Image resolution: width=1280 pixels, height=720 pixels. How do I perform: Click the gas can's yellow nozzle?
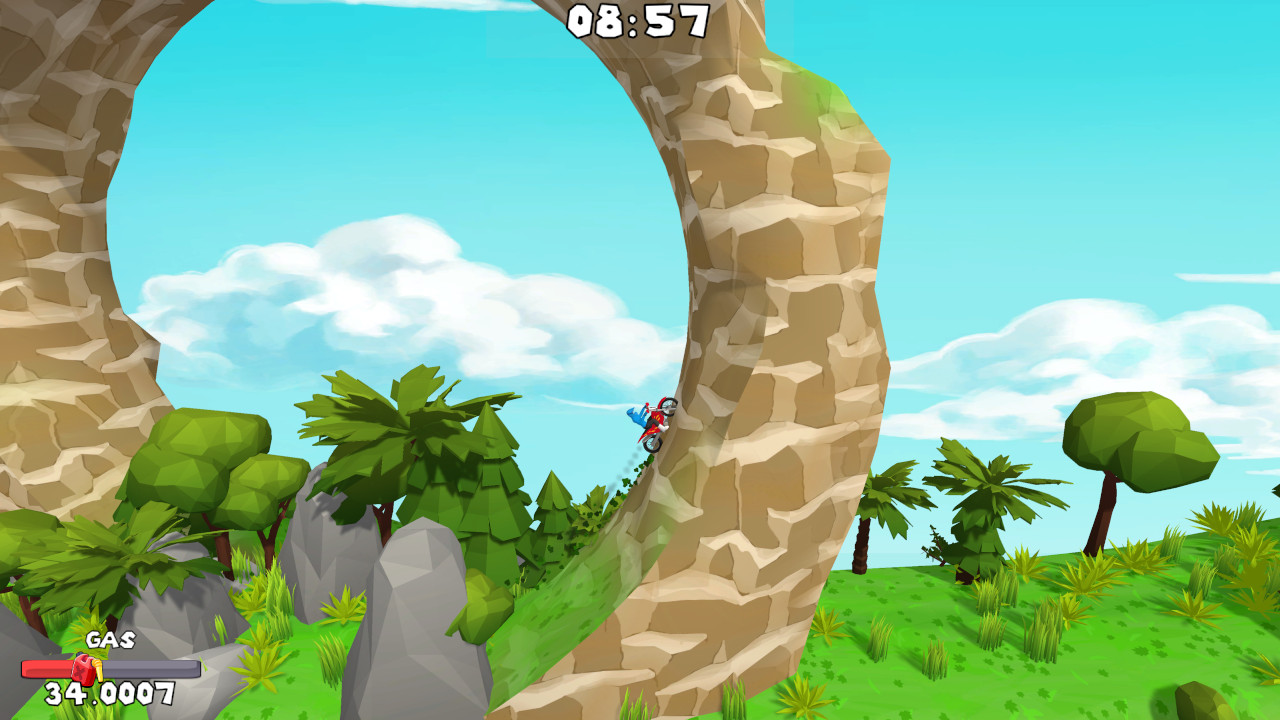tap(97, 670)
